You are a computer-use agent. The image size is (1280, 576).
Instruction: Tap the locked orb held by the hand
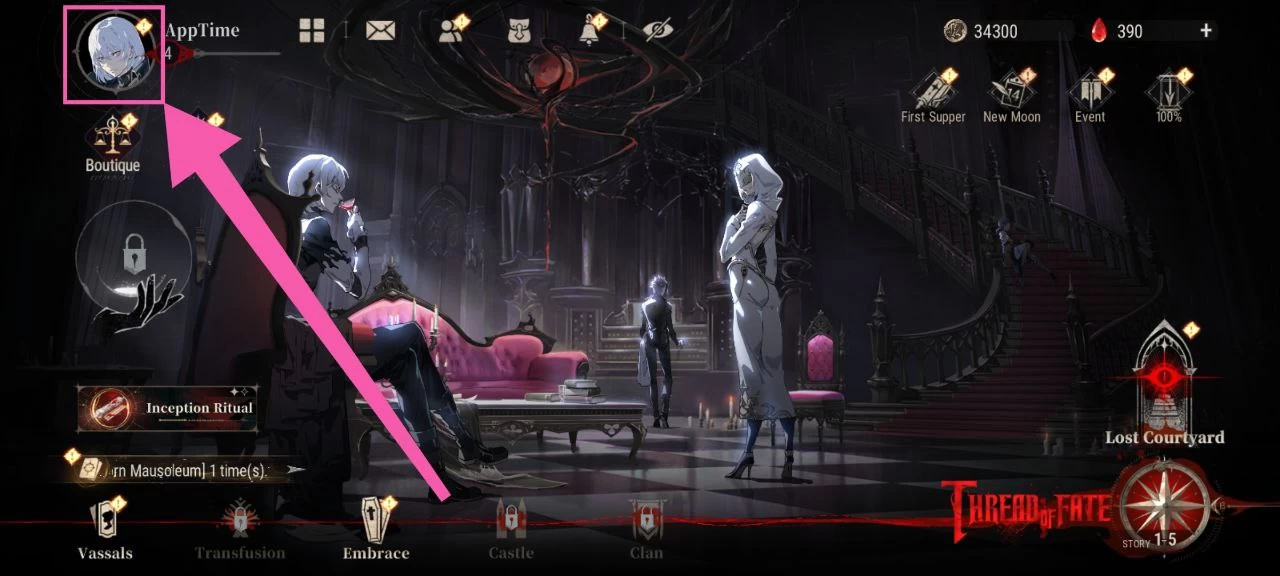[133, 258]
